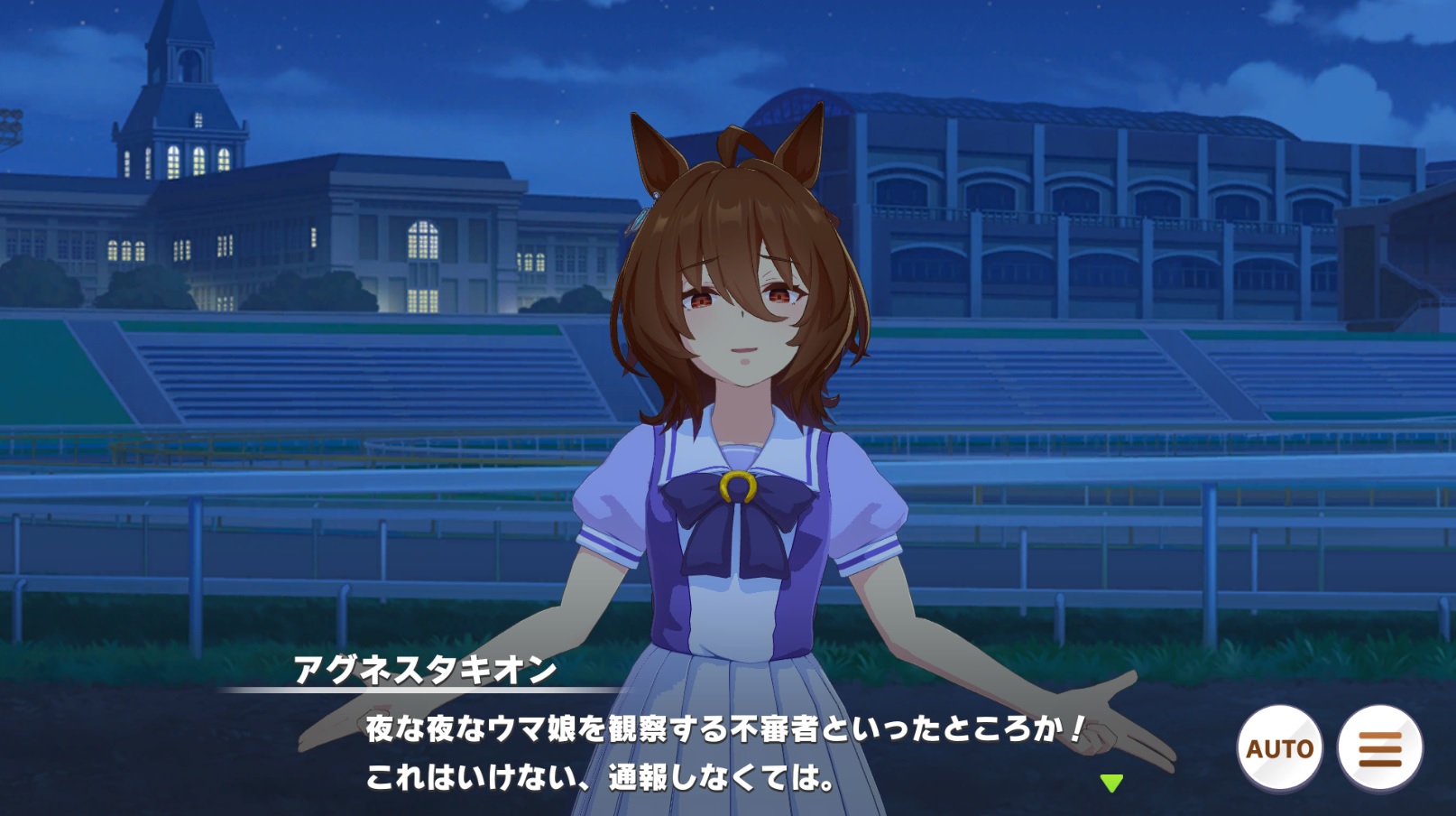1456x816 pixels.
Task: Toggle auto-play off via the AUTO button
Action: pyautogui.click(x=1278, y=747)
